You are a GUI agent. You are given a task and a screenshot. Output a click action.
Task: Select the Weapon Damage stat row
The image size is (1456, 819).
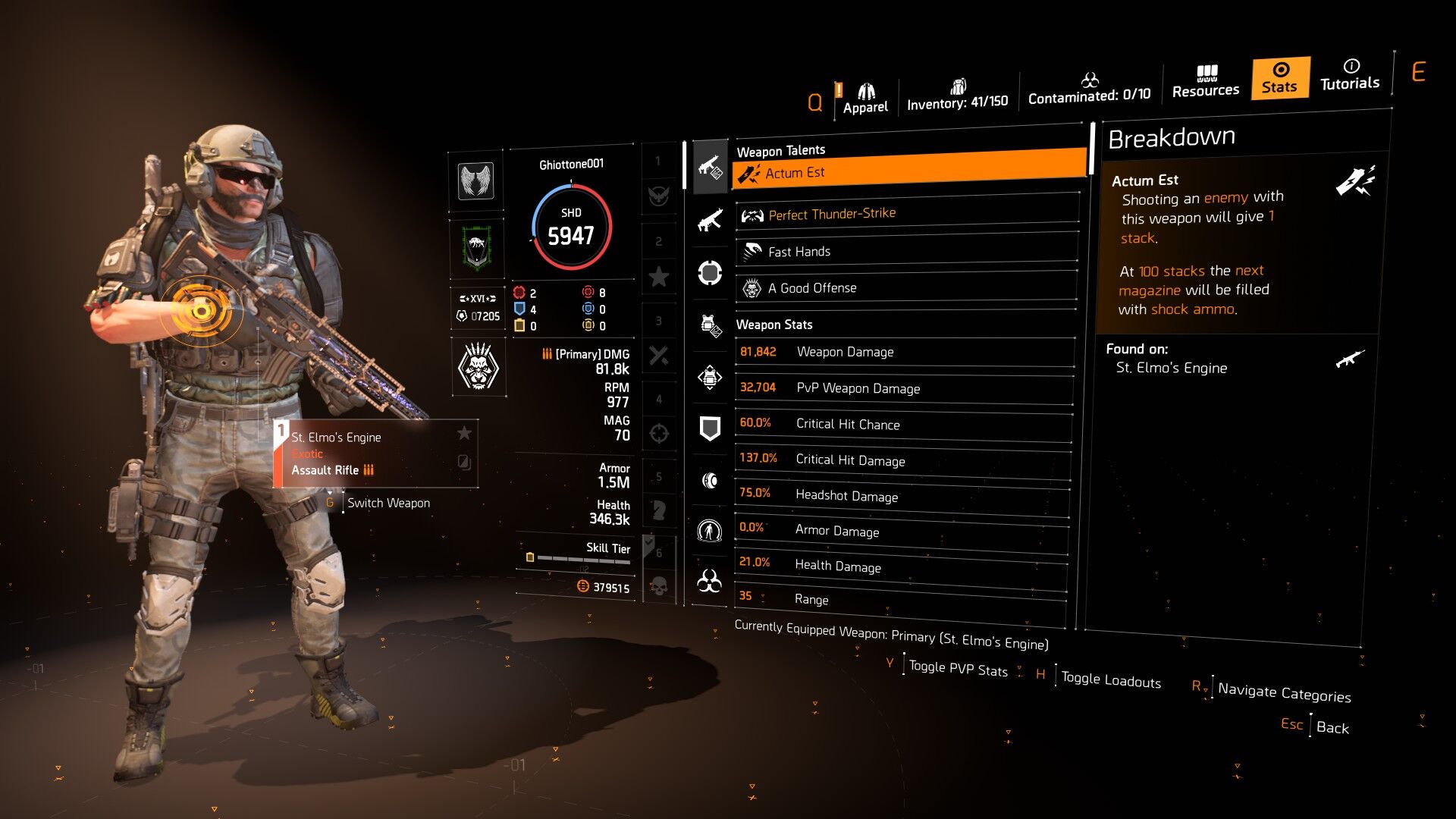coord(905,352)
